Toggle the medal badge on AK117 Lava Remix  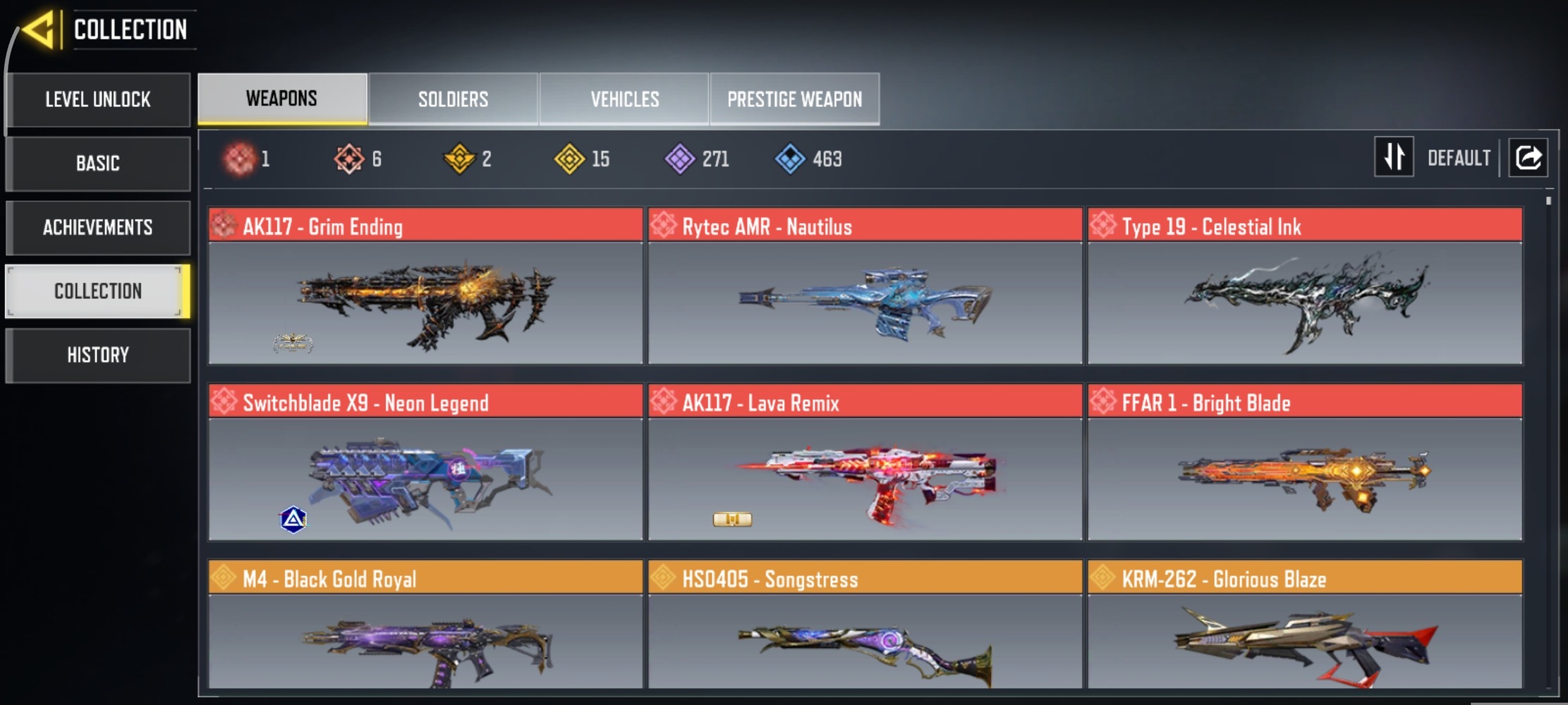[732, 518]
